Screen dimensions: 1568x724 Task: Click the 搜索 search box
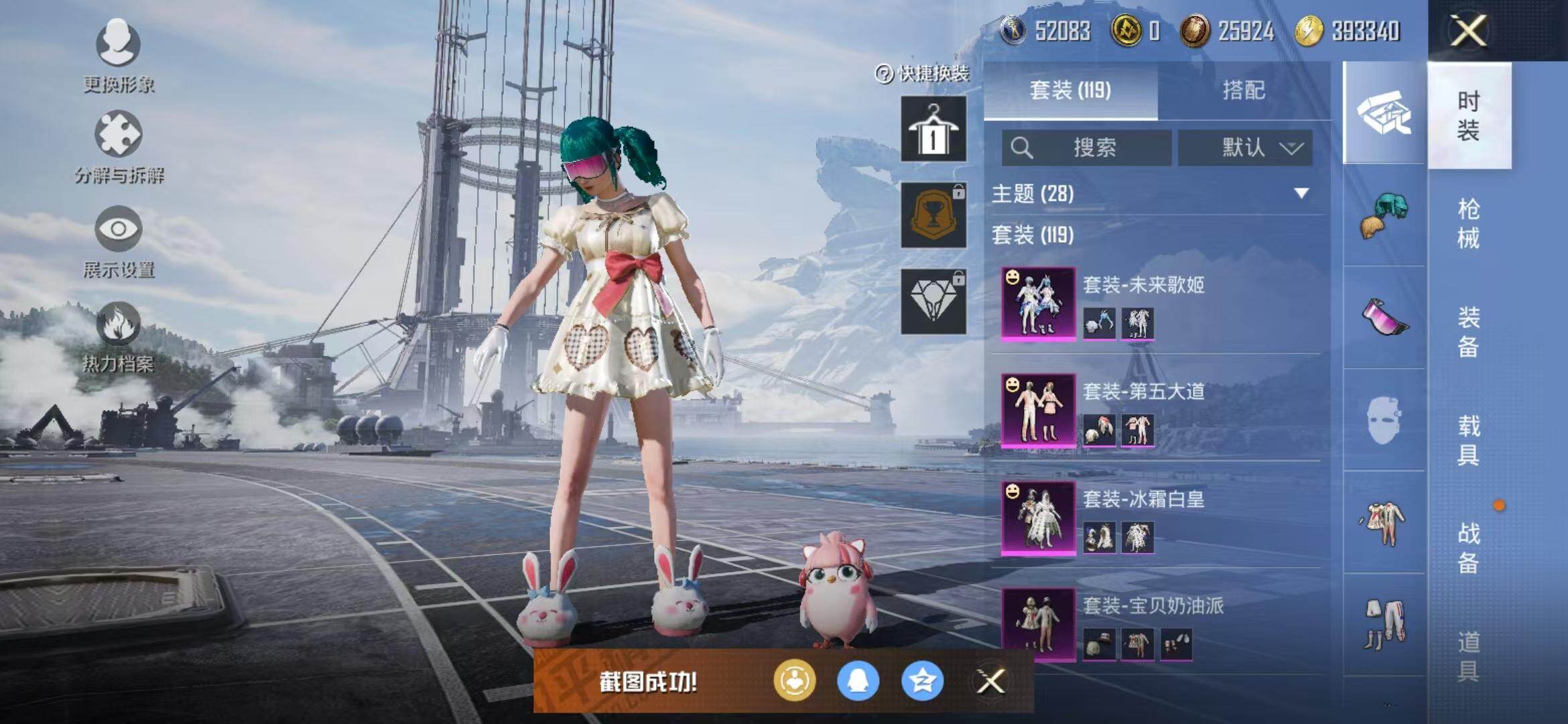[1087, 147]
